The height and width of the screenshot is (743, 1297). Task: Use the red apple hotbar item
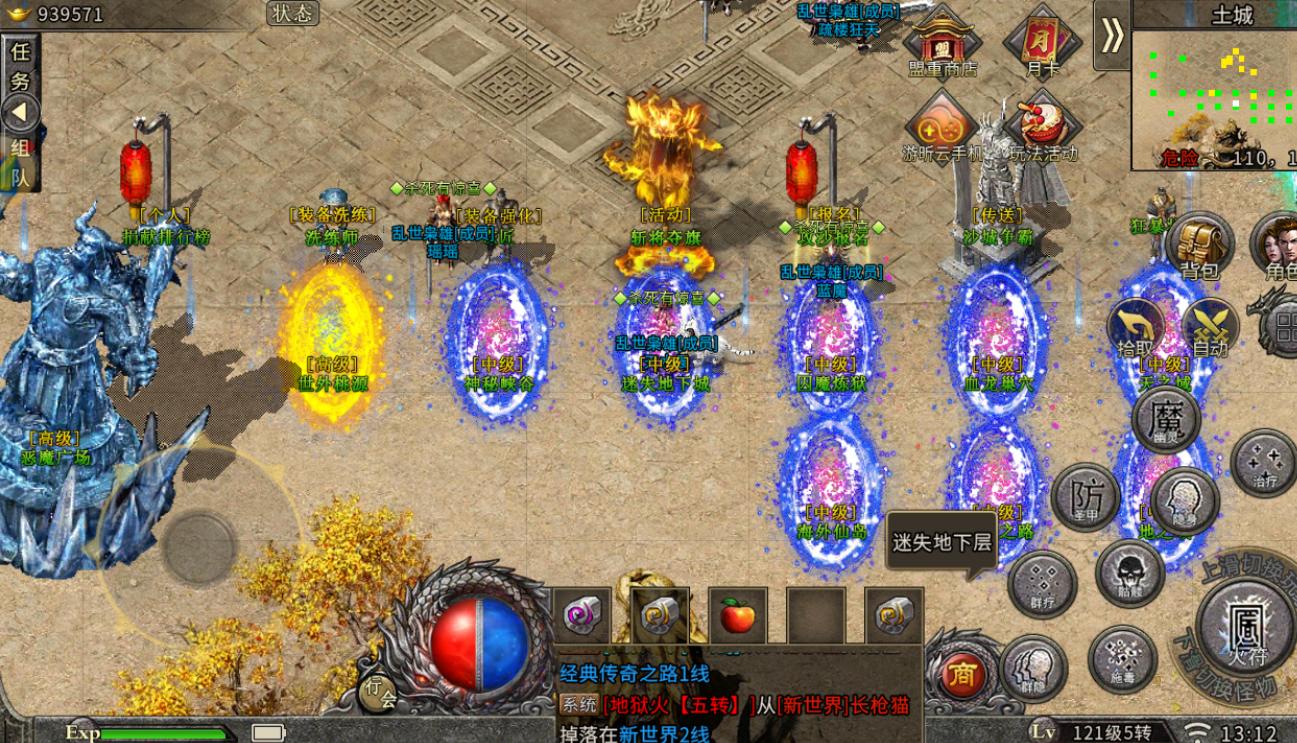pyautogui.click(x=737, y=616)
